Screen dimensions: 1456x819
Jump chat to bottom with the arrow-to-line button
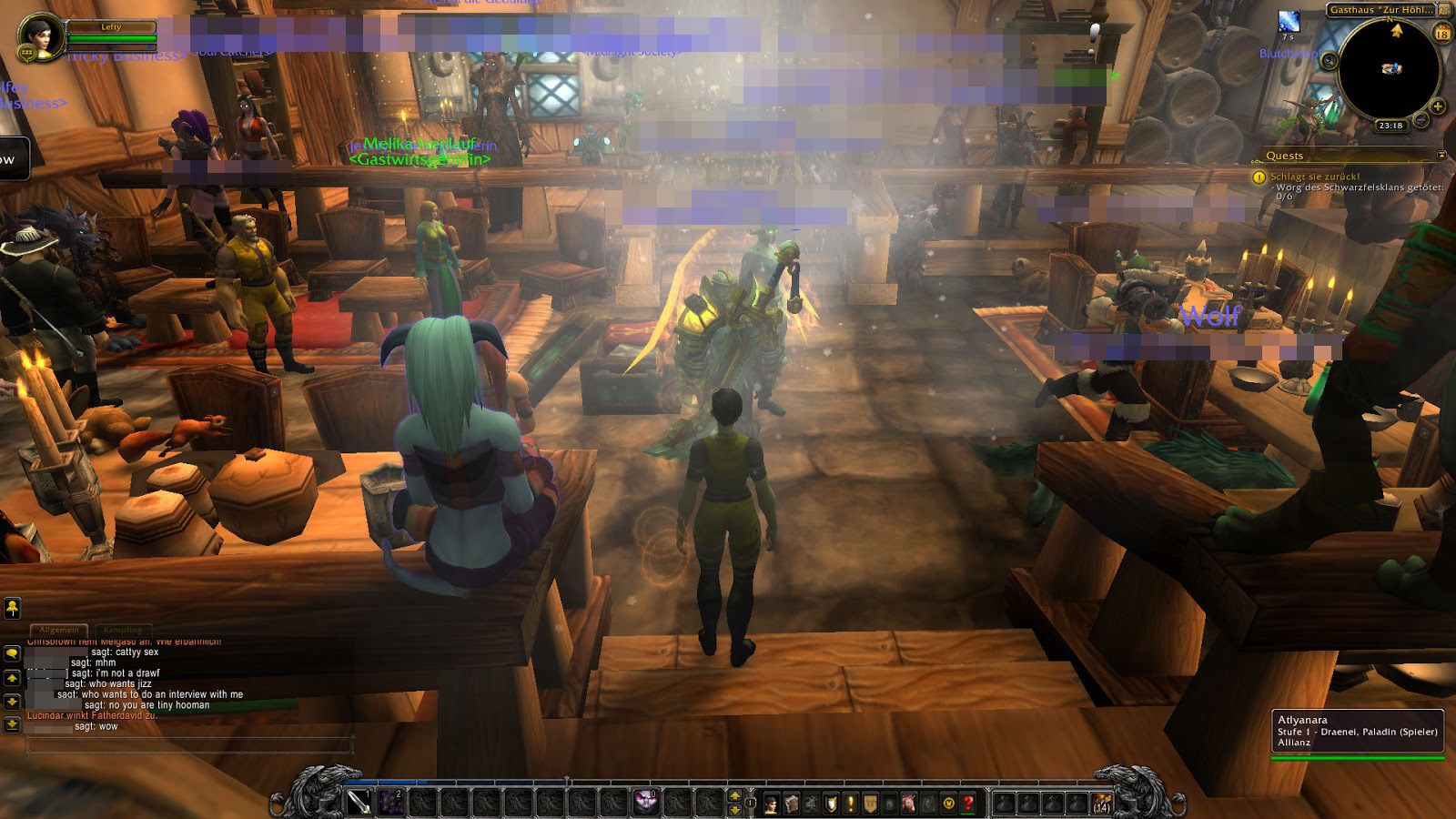12,724
